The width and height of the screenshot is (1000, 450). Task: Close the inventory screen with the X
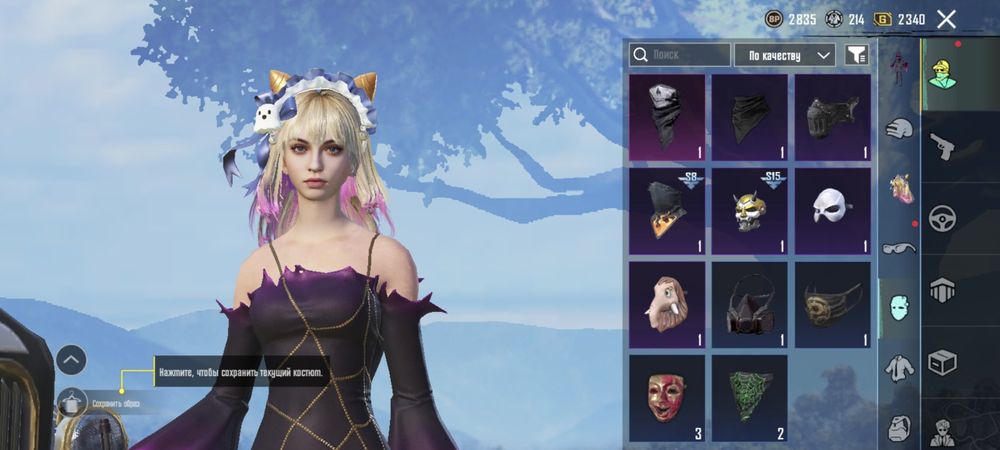946,19
